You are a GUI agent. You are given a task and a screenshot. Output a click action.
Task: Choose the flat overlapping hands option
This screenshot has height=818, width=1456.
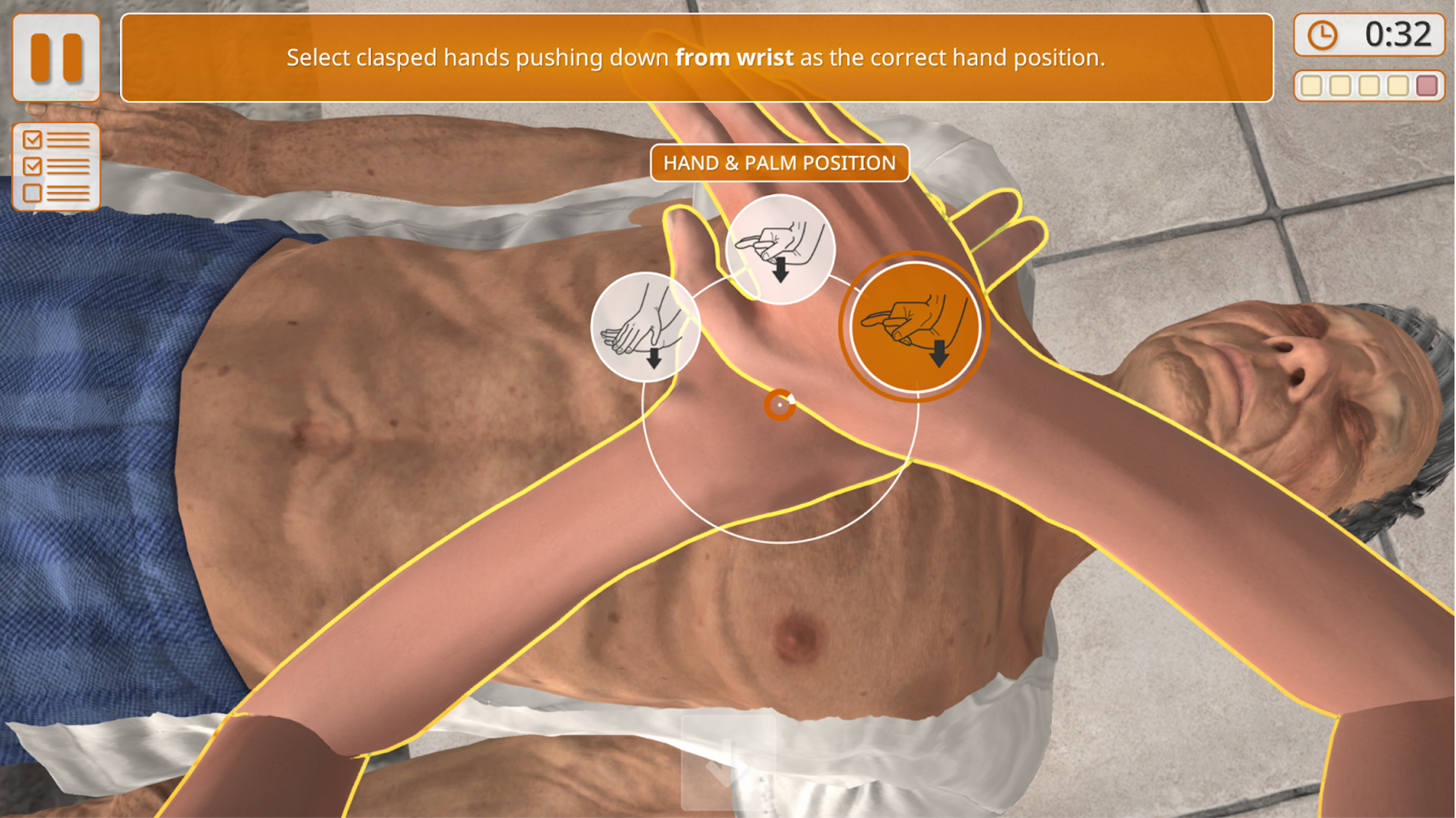point(644,327)
